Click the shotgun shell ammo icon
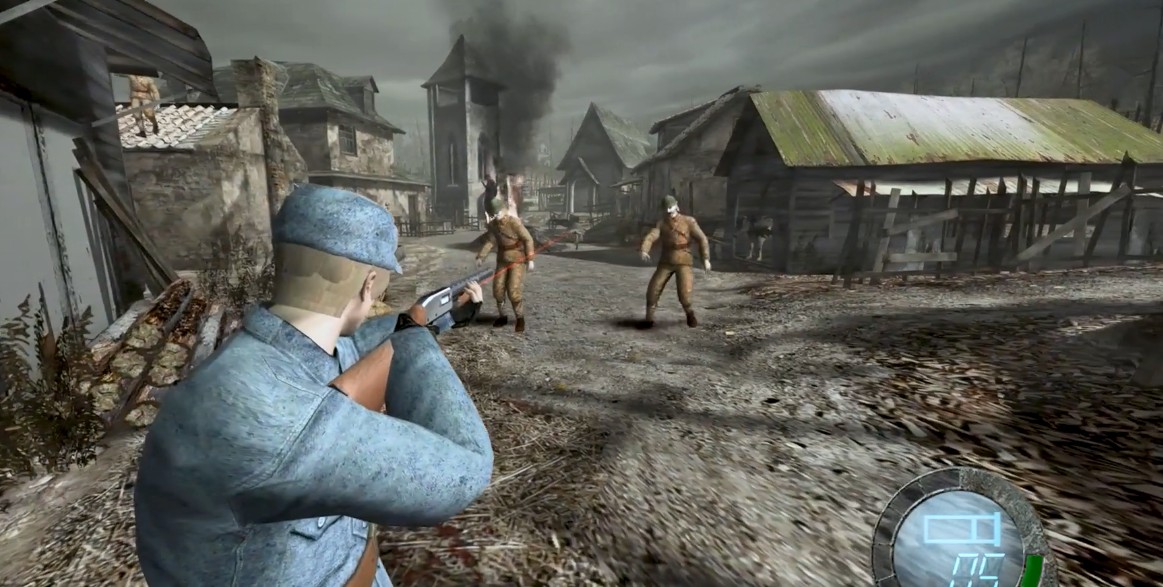The image size is (1163, 587). point(961,528)
